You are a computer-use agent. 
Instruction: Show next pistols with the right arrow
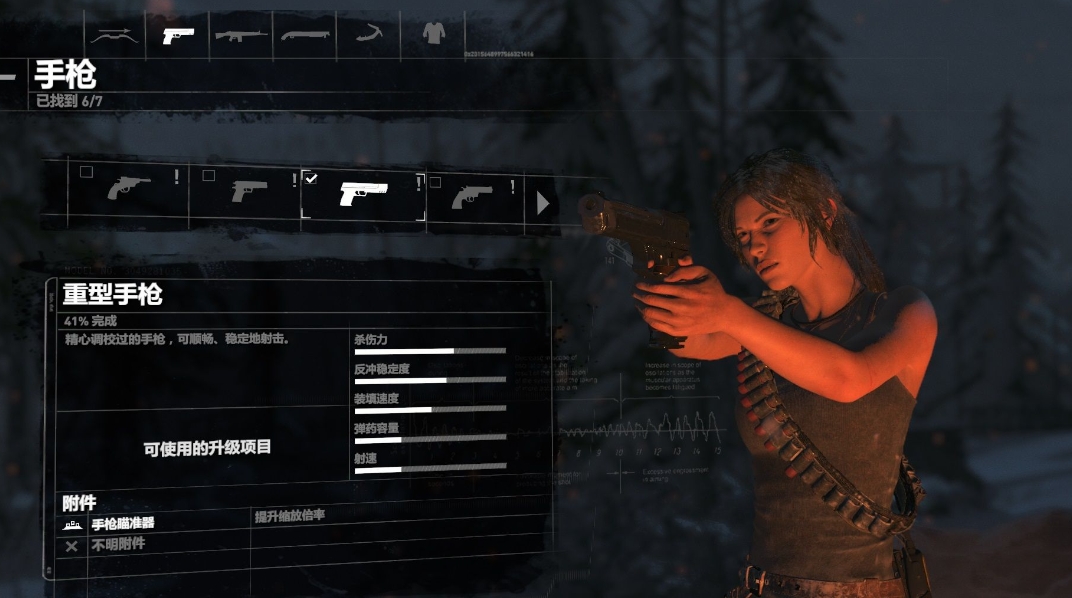pyautogui.click(x=543, y=203)
